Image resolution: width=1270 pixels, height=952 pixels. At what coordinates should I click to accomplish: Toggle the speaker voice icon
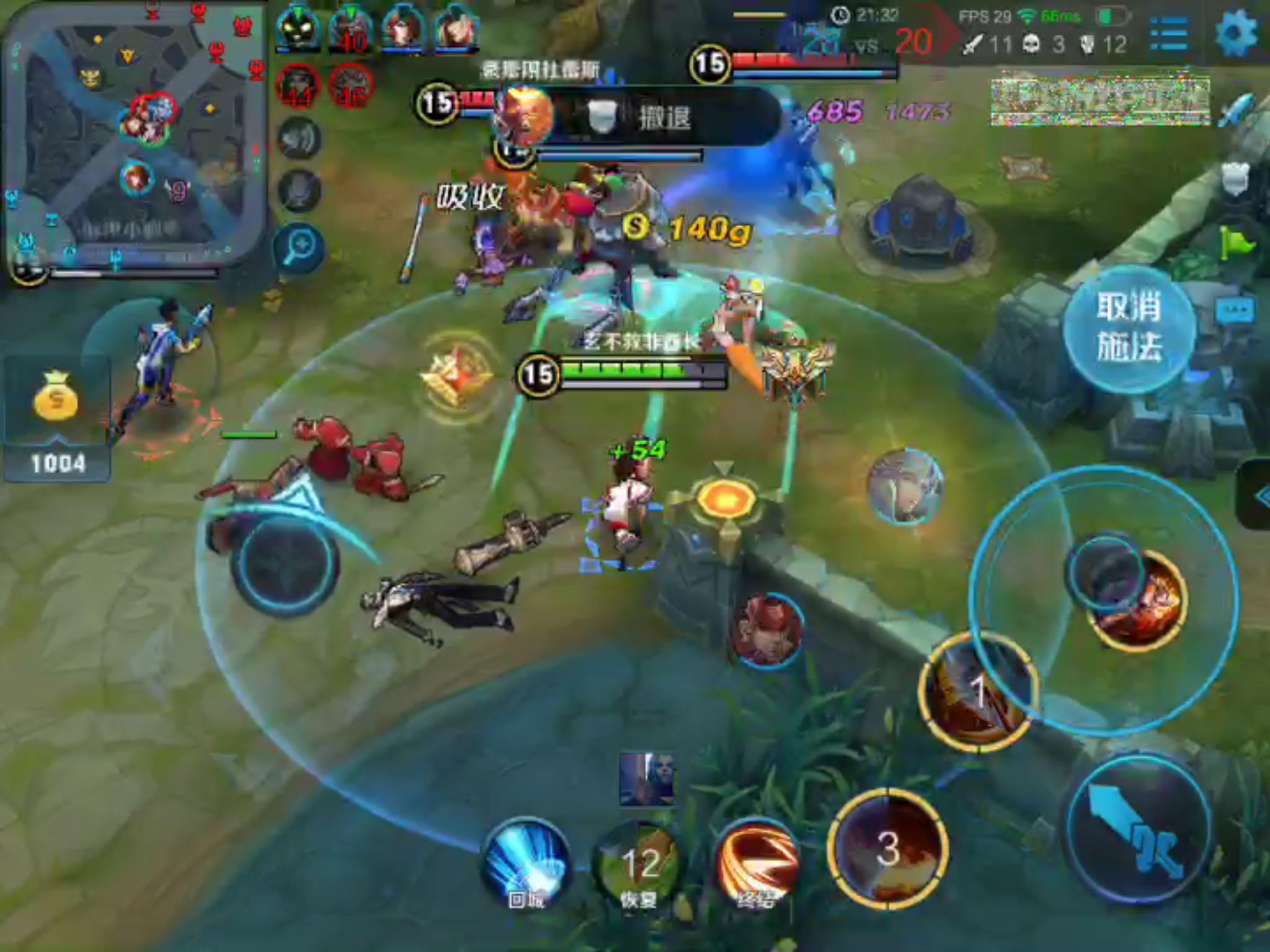click(x=299, y=139)
